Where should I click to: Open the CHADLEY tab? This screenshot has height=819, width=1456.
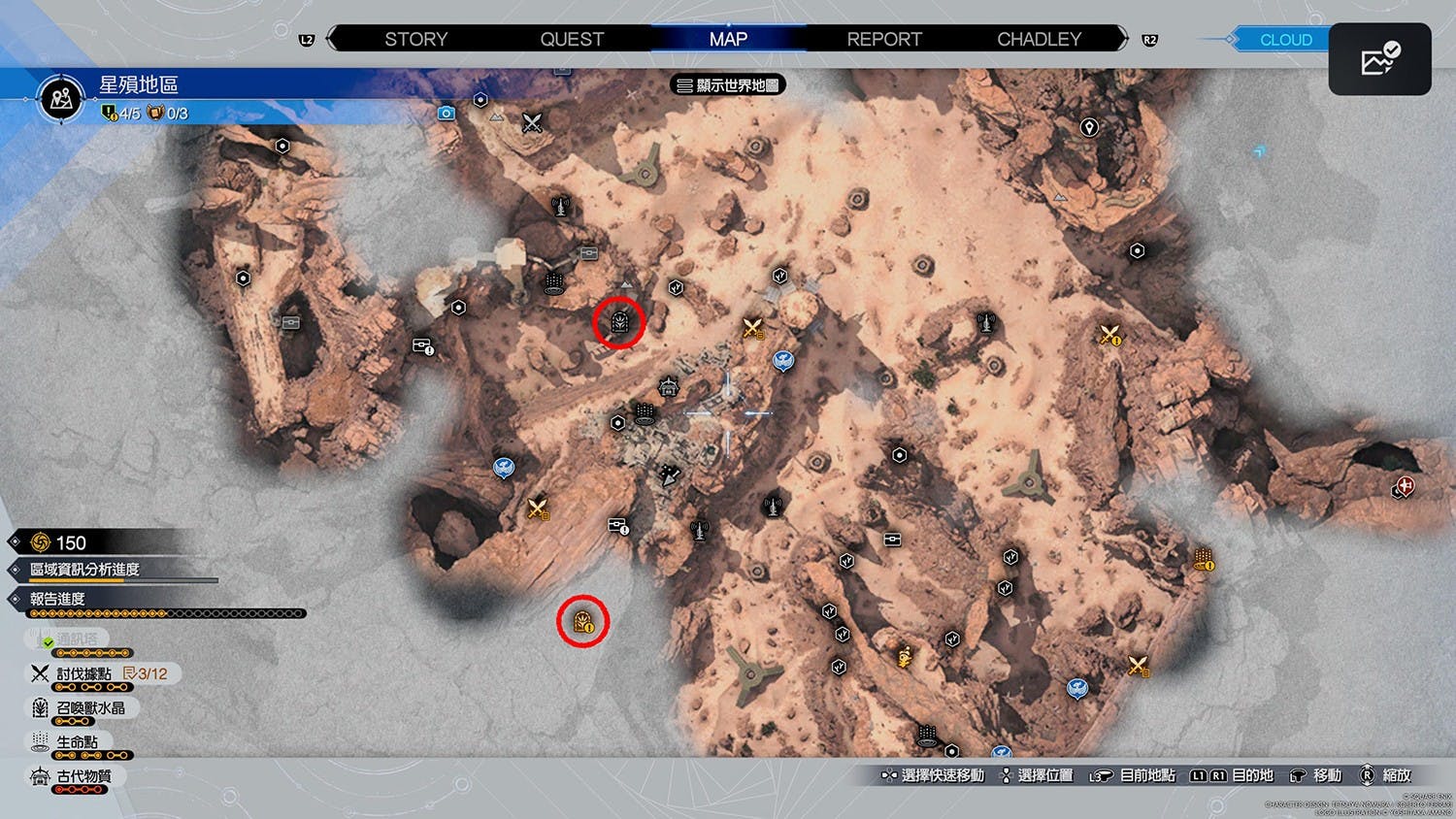click(1039, 39)
